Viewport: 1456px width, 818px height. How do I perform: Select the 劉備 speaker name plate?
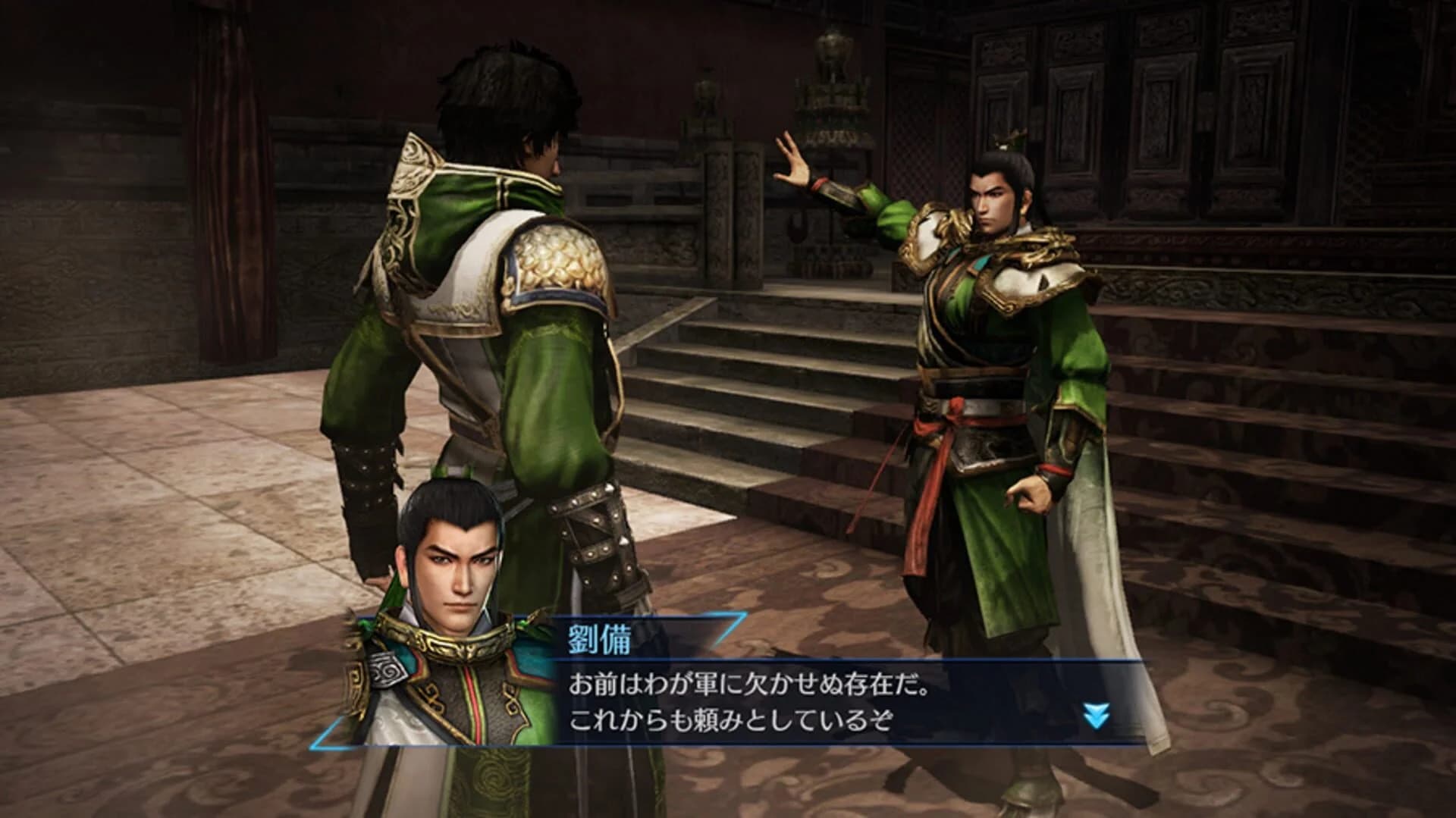tap(599, 638)
